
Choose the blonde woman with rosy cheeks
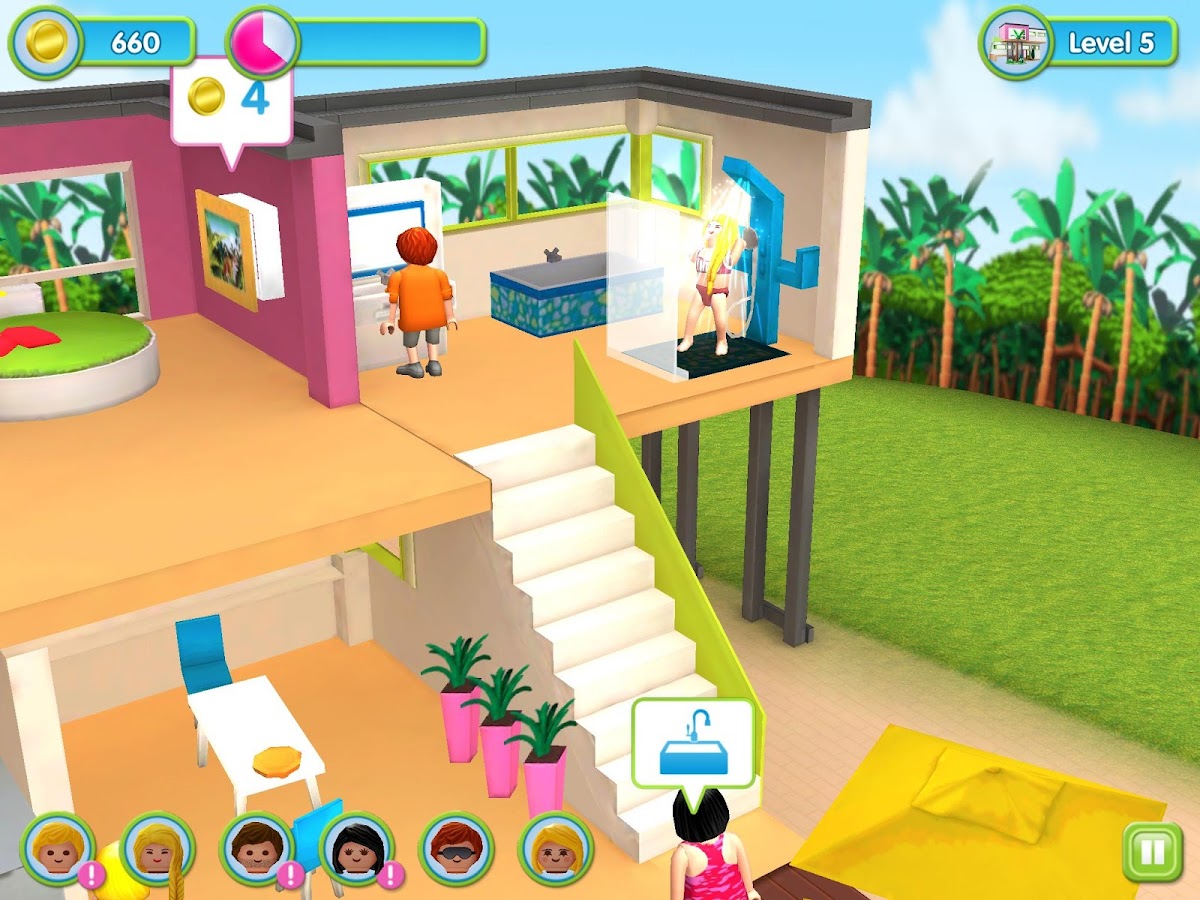tap(556, 849)
